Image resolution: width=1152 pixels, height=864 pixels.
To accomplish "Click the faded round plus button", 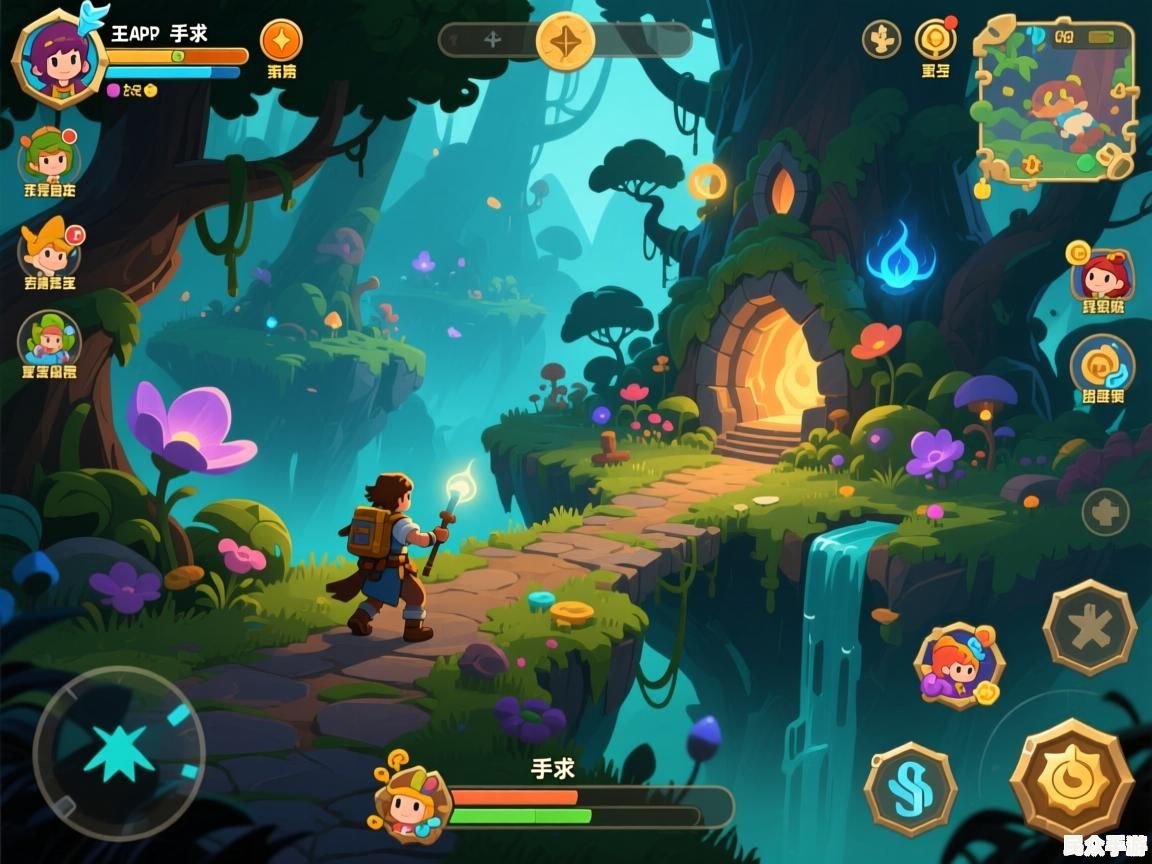I will pos(1105,512).
